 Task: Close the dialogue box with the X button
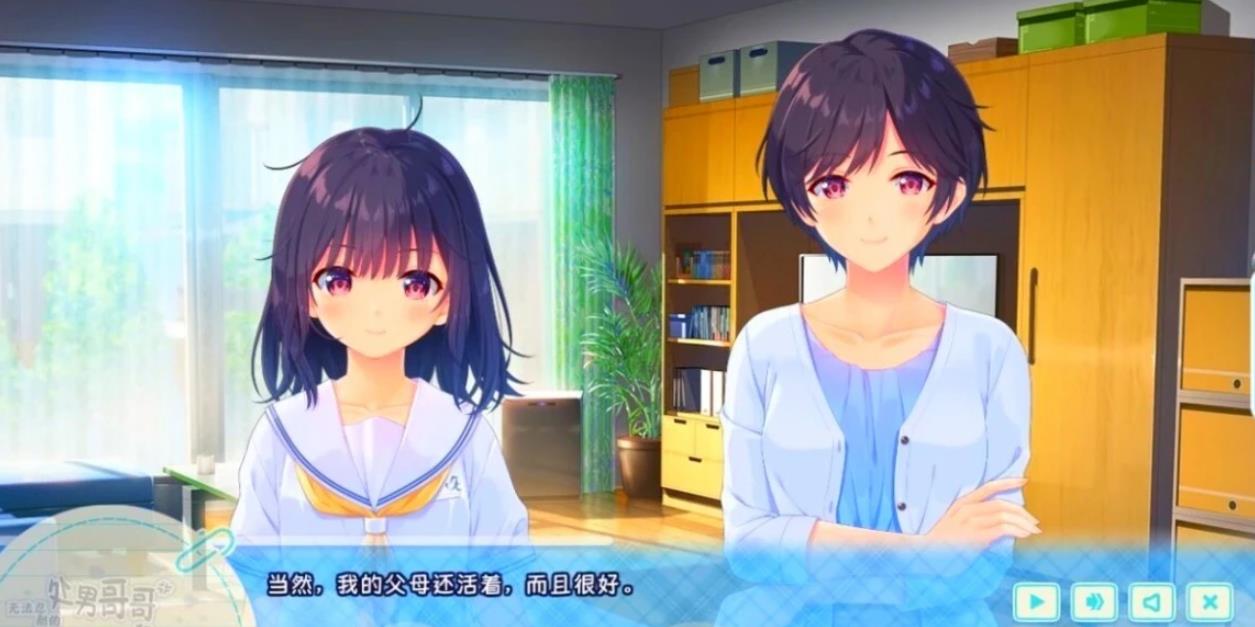coord(1209,602)
